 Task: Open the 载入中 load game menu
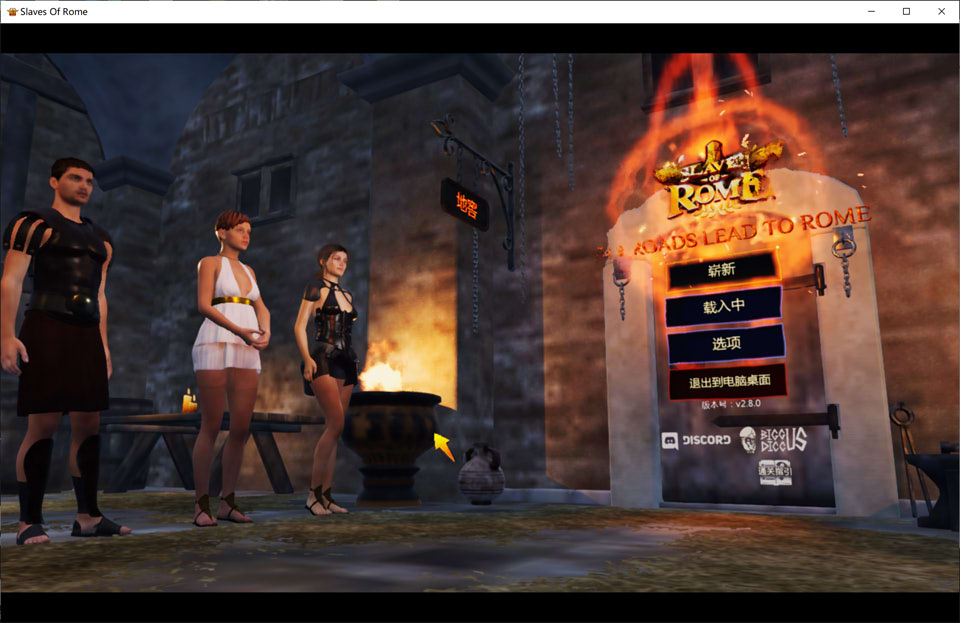(723, 306)
